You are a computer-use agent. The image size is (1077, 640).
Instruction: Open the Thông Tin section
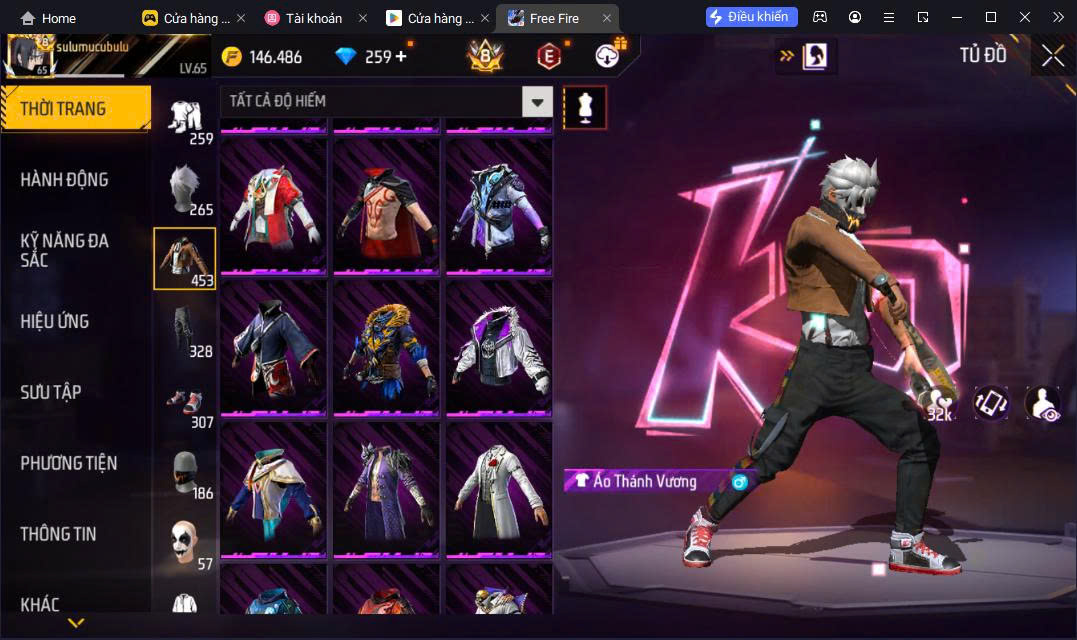click(59, 534)
